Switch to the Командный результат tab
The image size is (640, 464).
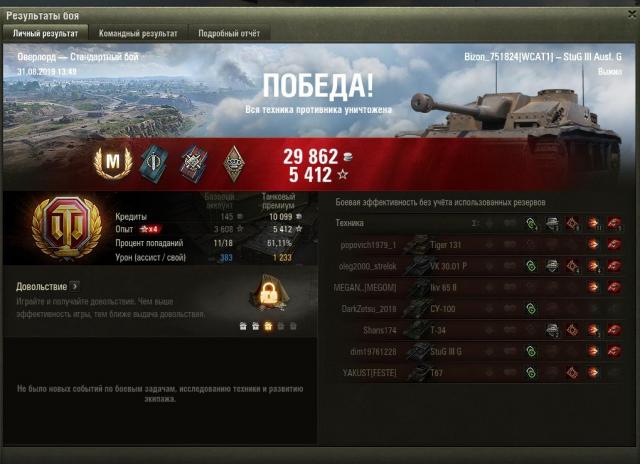coord(145,33)
